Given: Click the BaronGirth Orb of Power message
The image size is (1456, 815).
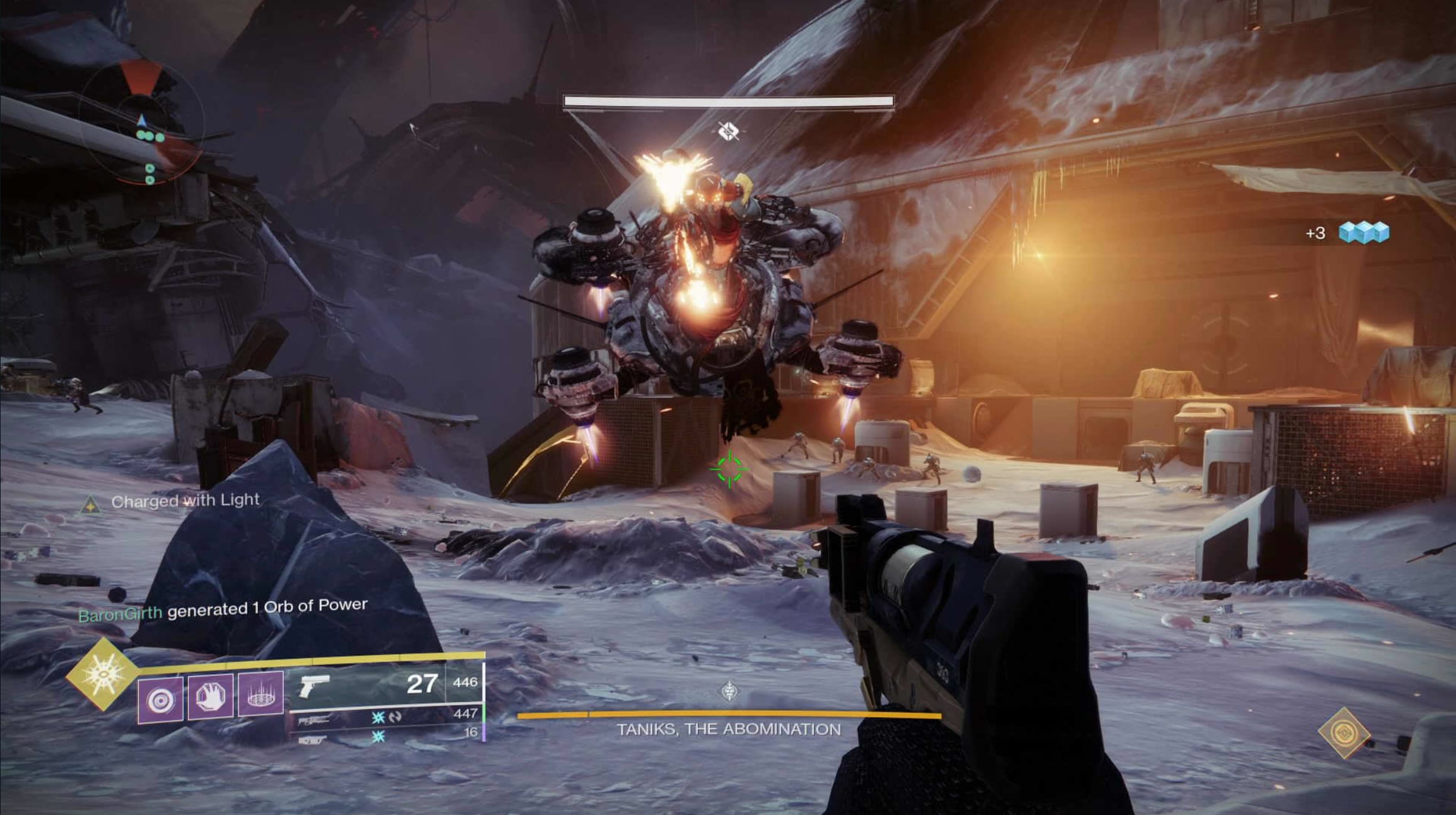Looking at the screenshot, I should click(x=223, y=609).
